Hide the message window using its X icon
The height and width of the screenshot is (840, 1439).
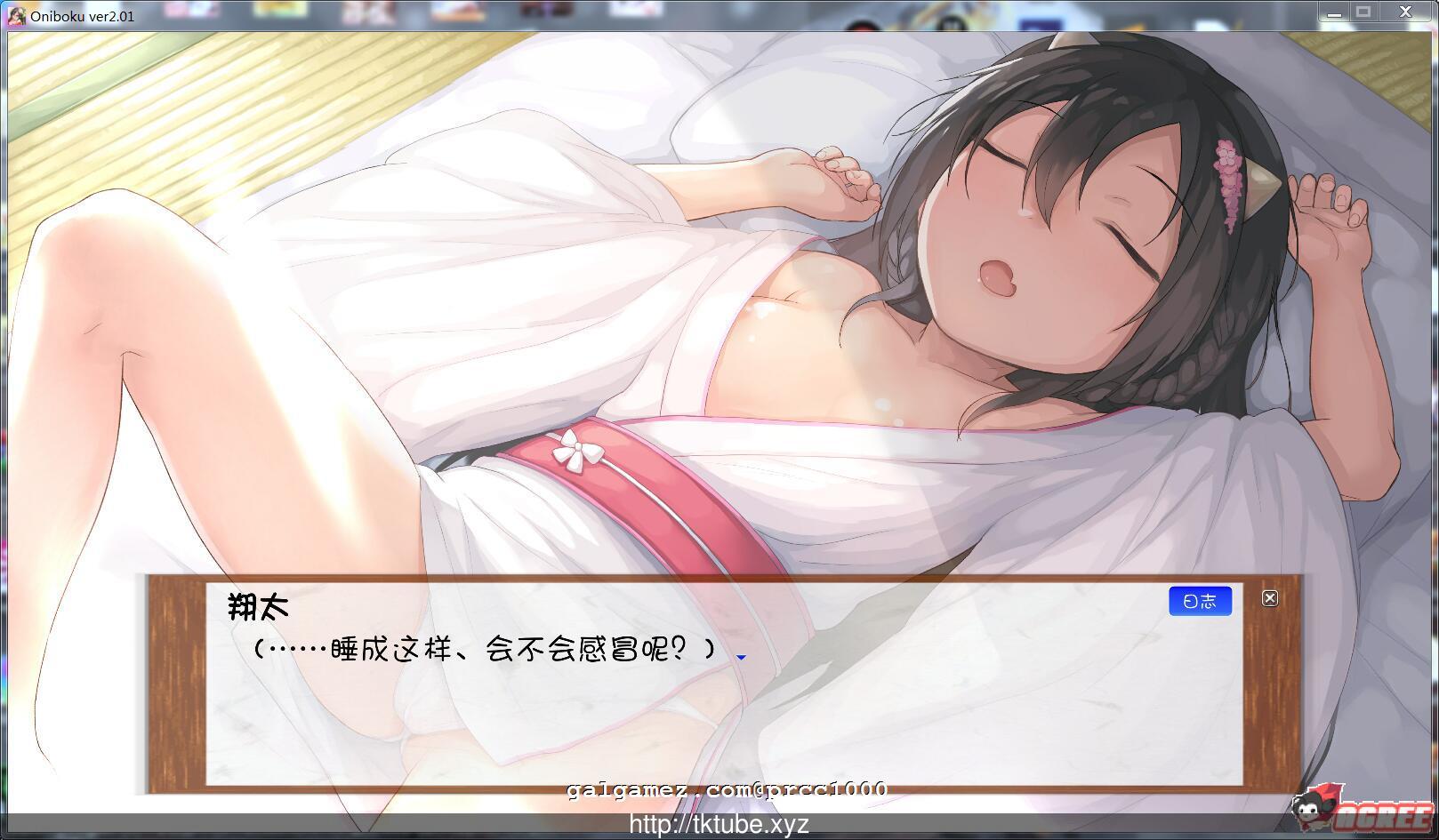[1270, 597]
